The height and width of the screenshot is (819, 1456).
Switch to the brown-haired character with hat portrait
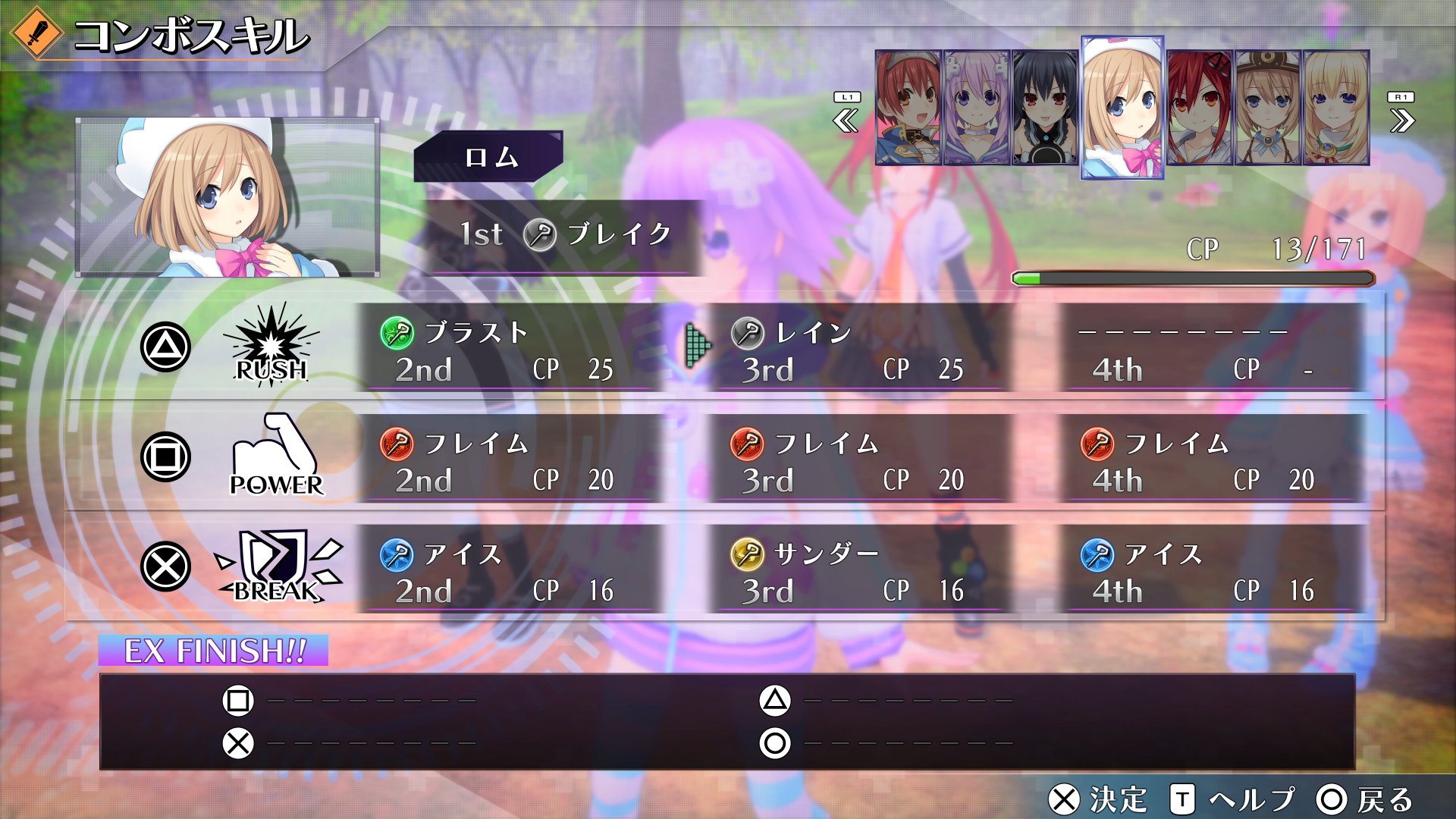[x=1267, y=108]
